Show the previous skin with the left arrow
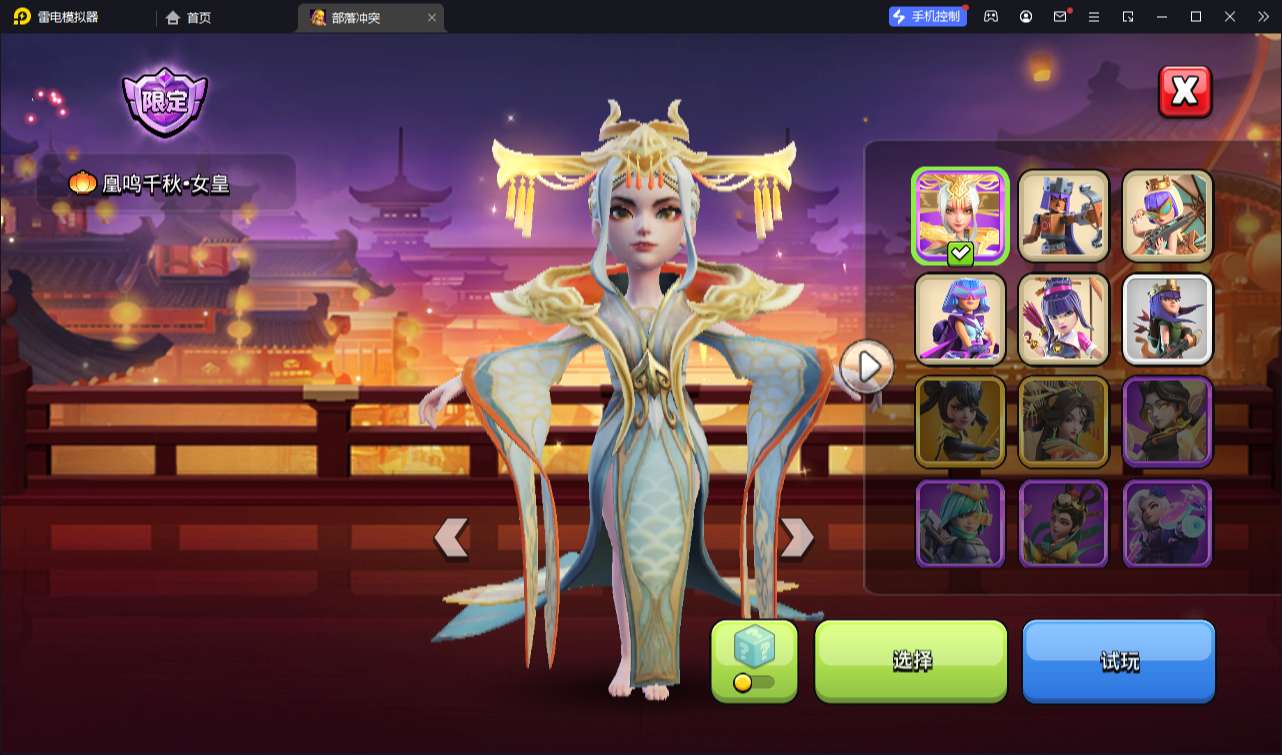The height and width of the screenshot is (755, 1282). point(451,538)
